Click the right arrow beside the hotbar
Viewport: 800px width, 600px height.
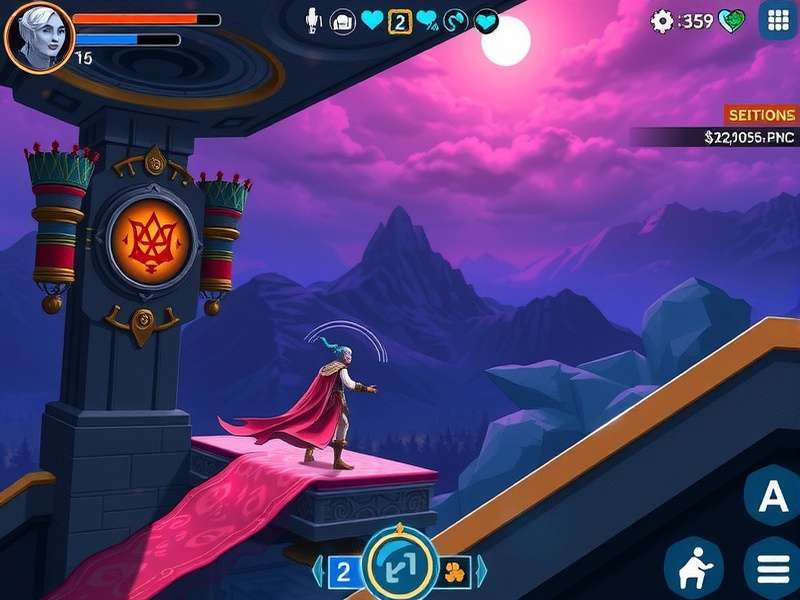[x=481, y=571]
